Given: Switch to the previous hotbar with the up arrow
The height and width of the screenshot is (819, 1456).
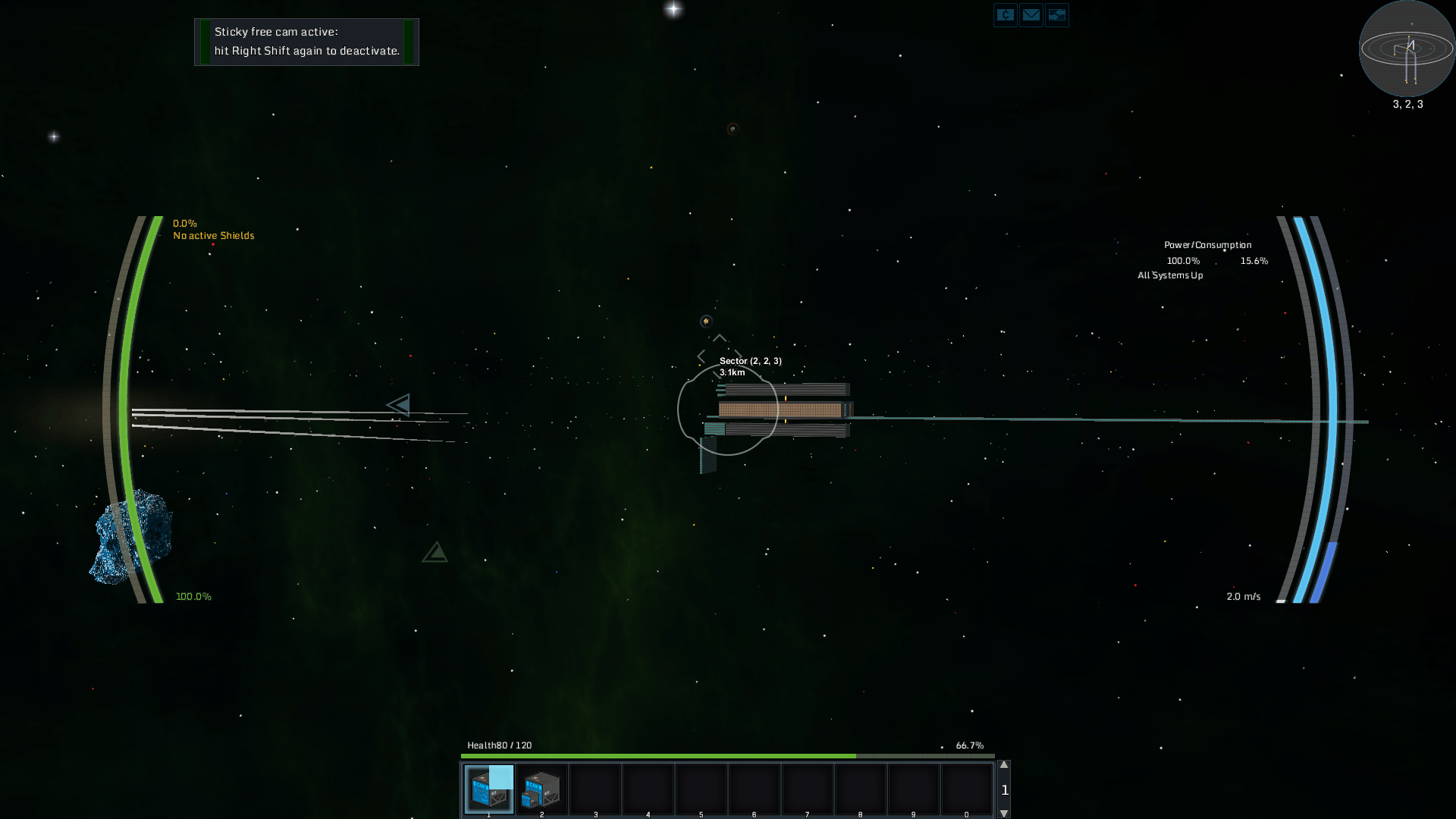Looking at the screenshot, I should pos(1004,765).
